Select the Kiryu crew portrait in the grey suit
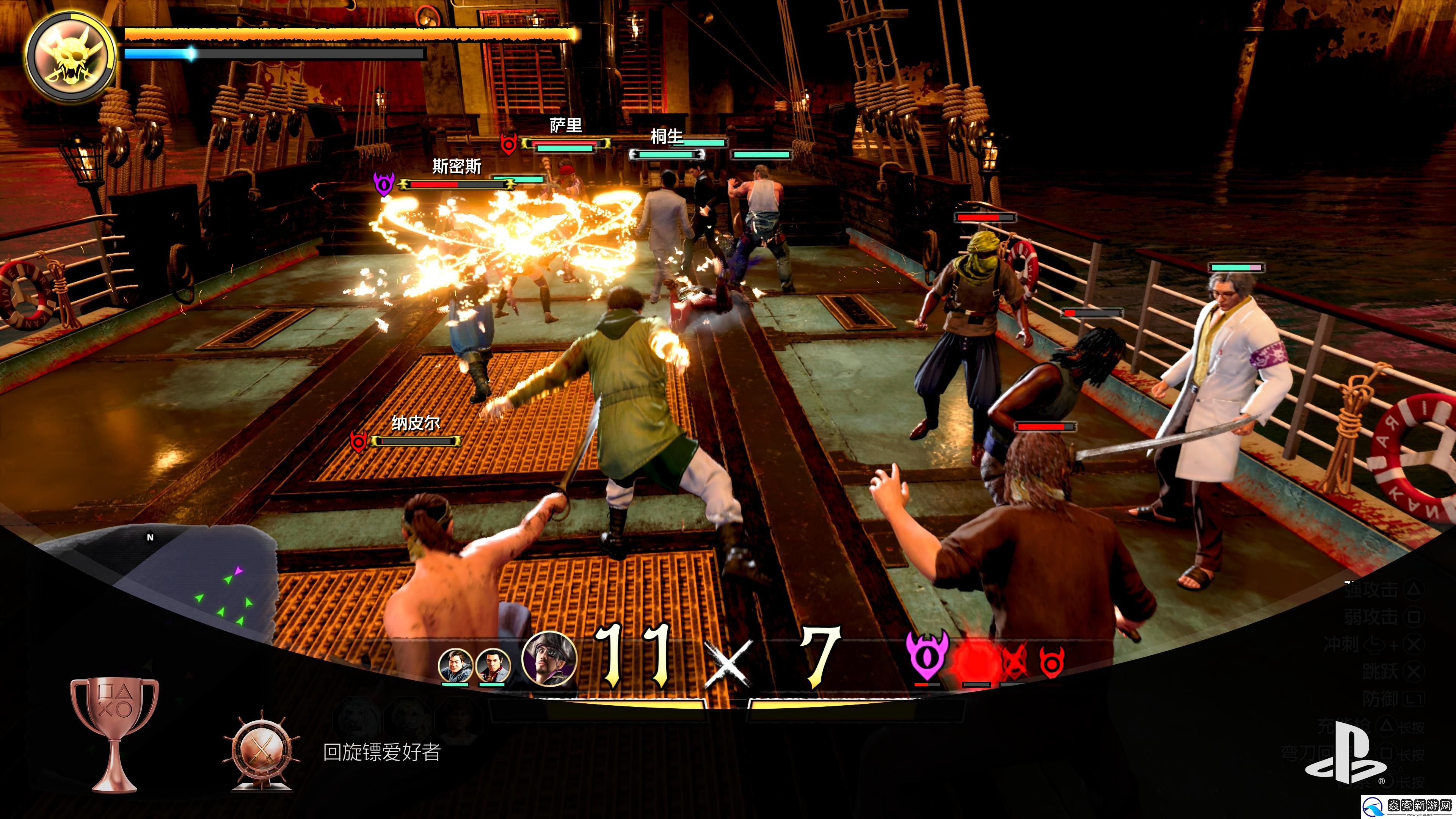 (x=493, y=666)
